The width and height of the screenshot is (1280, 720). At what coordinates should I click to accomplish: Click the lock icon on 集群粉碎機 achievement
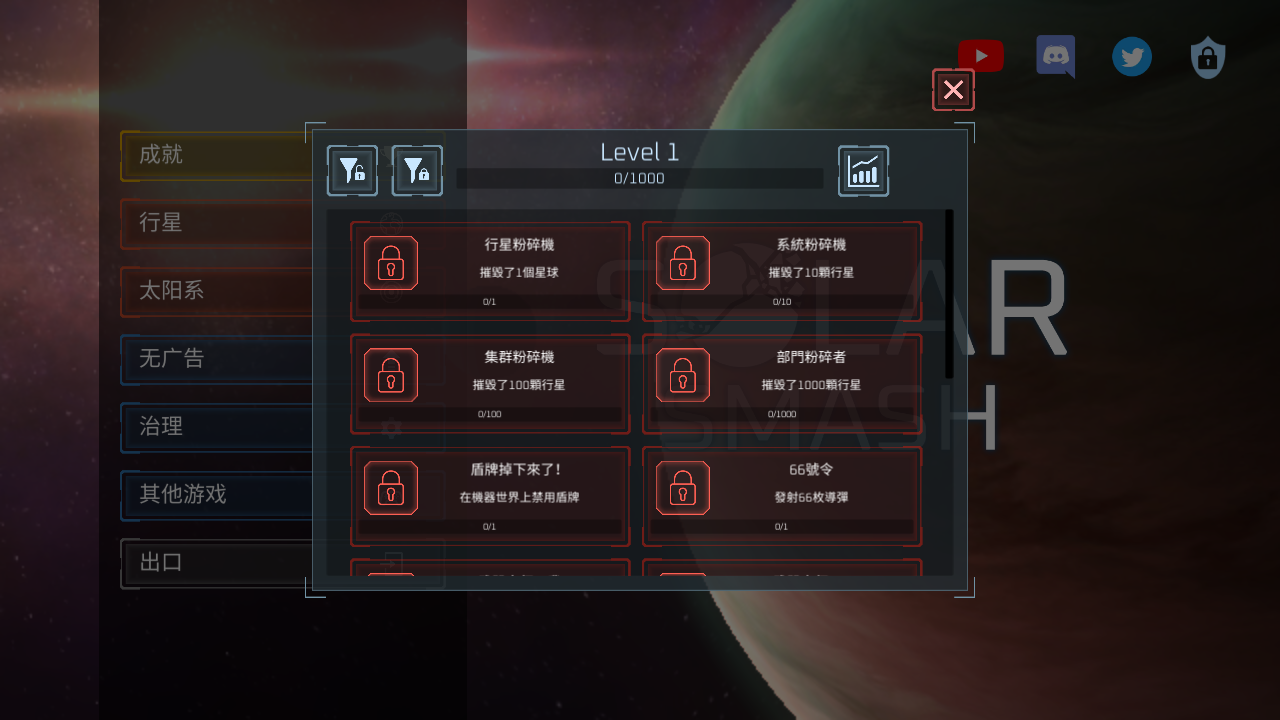pyautogui.click(x=391, y=375)
